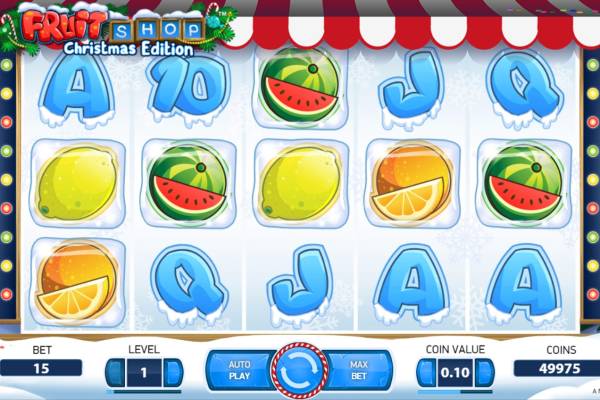Increase the bet level
The image size is (600, 400).
(175, 372)
